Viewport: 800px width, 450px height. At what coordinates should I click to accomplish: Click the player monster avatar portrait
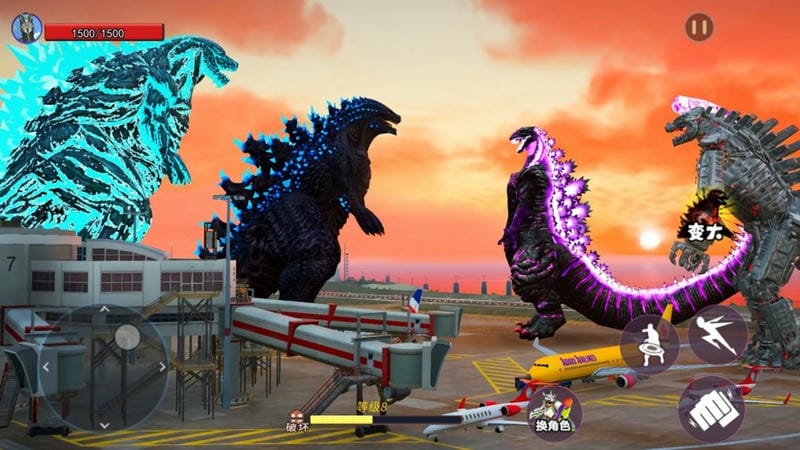(x=26, y=27)
